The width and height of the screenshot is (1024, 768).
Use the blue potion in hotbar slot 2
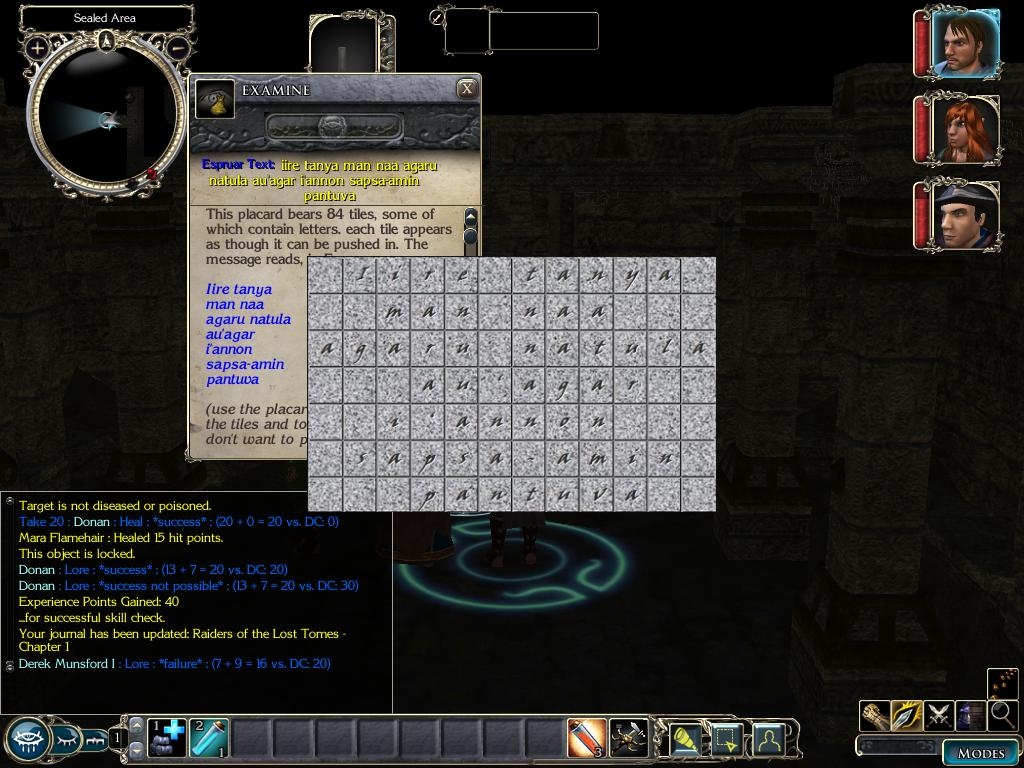coord(208,738)
